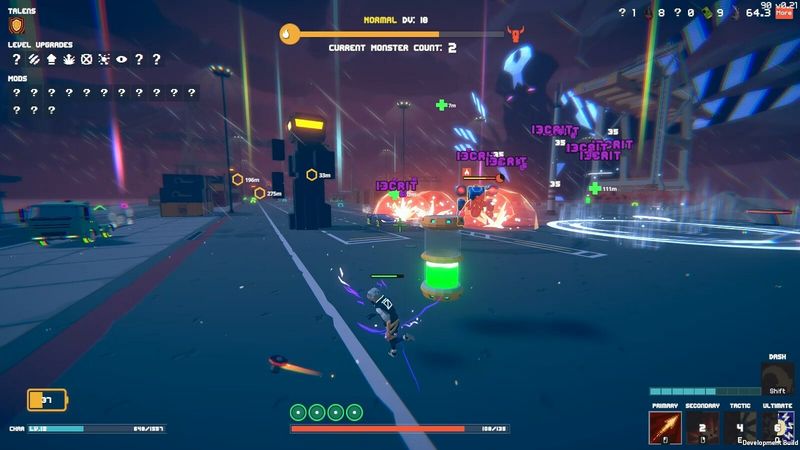
Task: Select the eye level upgrade icon
Action: coord(121,59)
